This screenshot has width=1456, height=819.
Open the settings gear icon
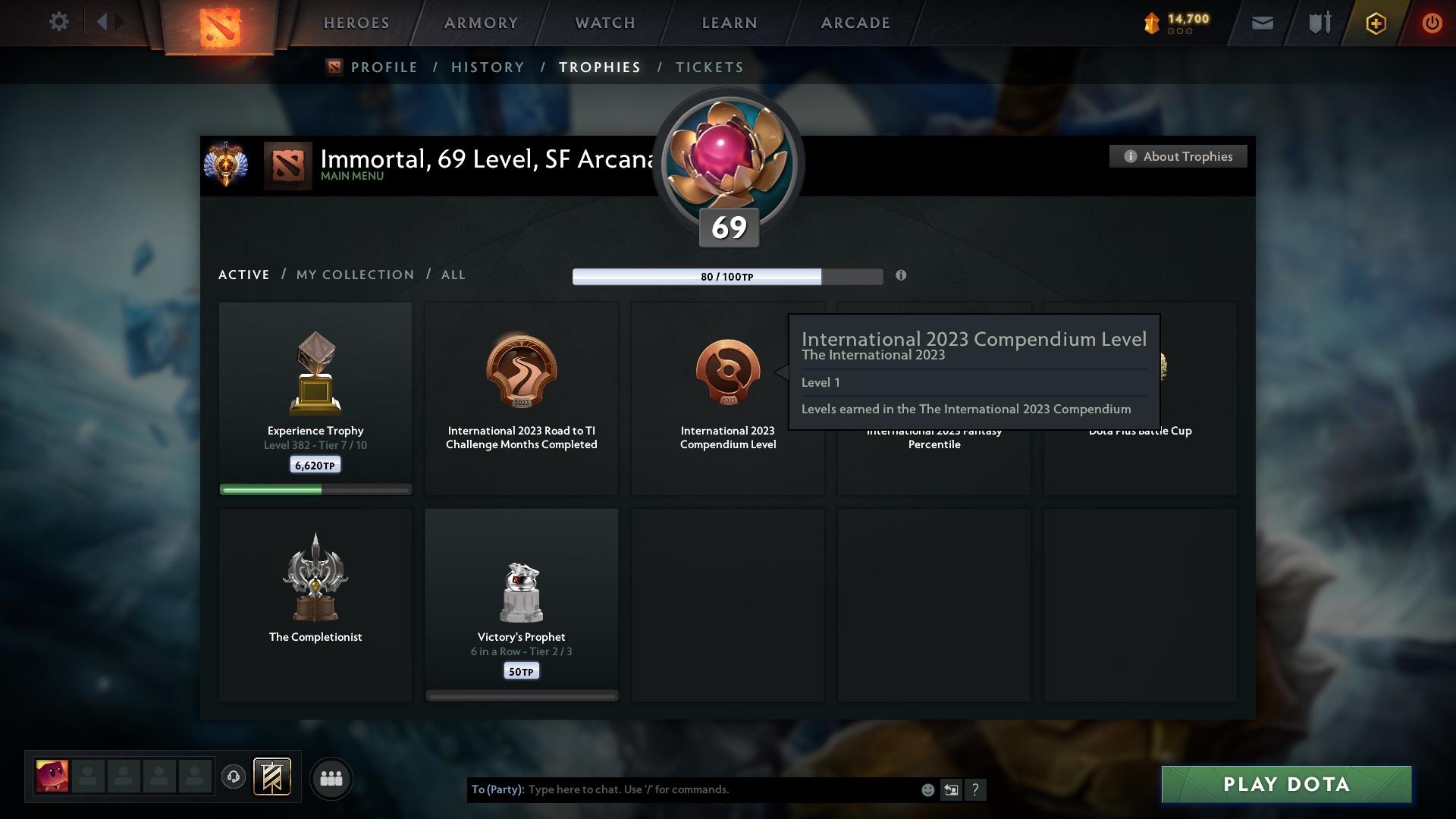pos(59,22)
